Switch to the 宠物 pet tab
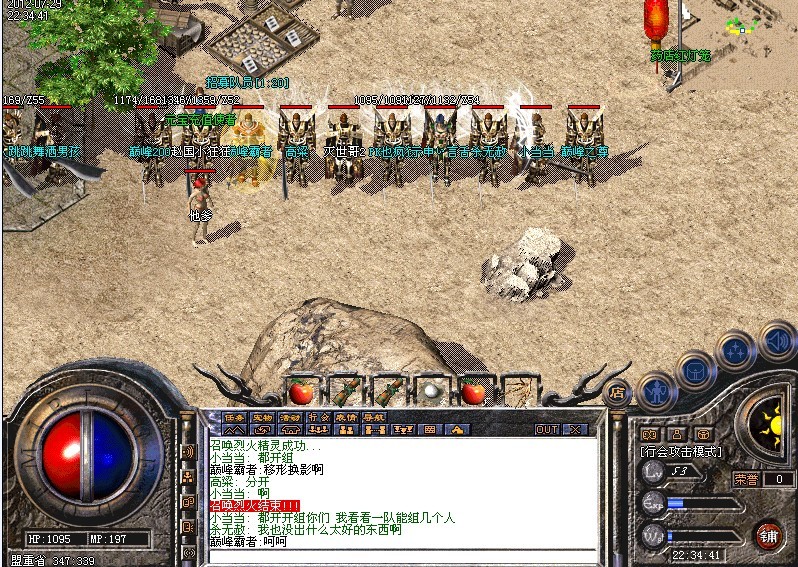Image resolution: width=798 pixels, height=567 pixels. tap(262, 416)
